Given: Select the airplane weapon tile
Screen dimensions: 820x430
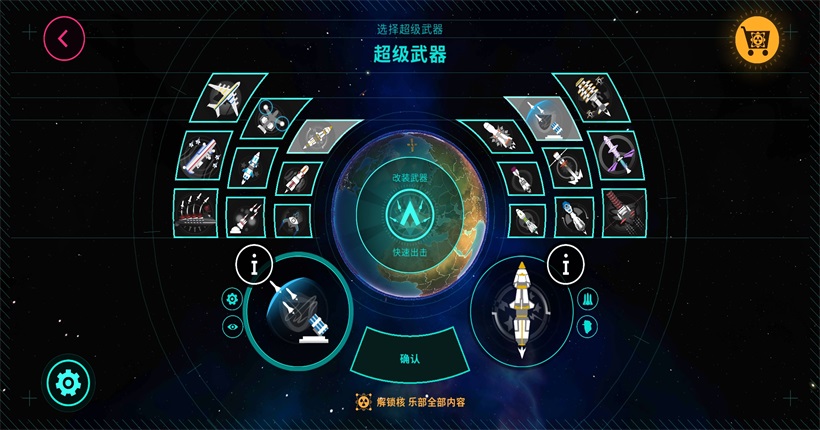Looking at the screenshot, I should [223, 97].
